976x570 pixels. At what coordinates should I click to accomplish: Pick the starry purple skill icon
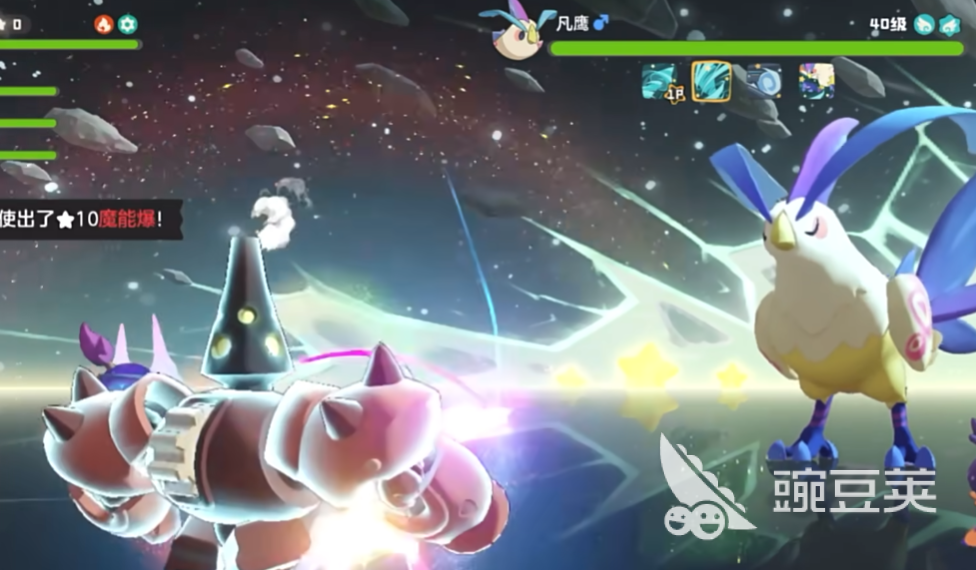tap(816, 81)
